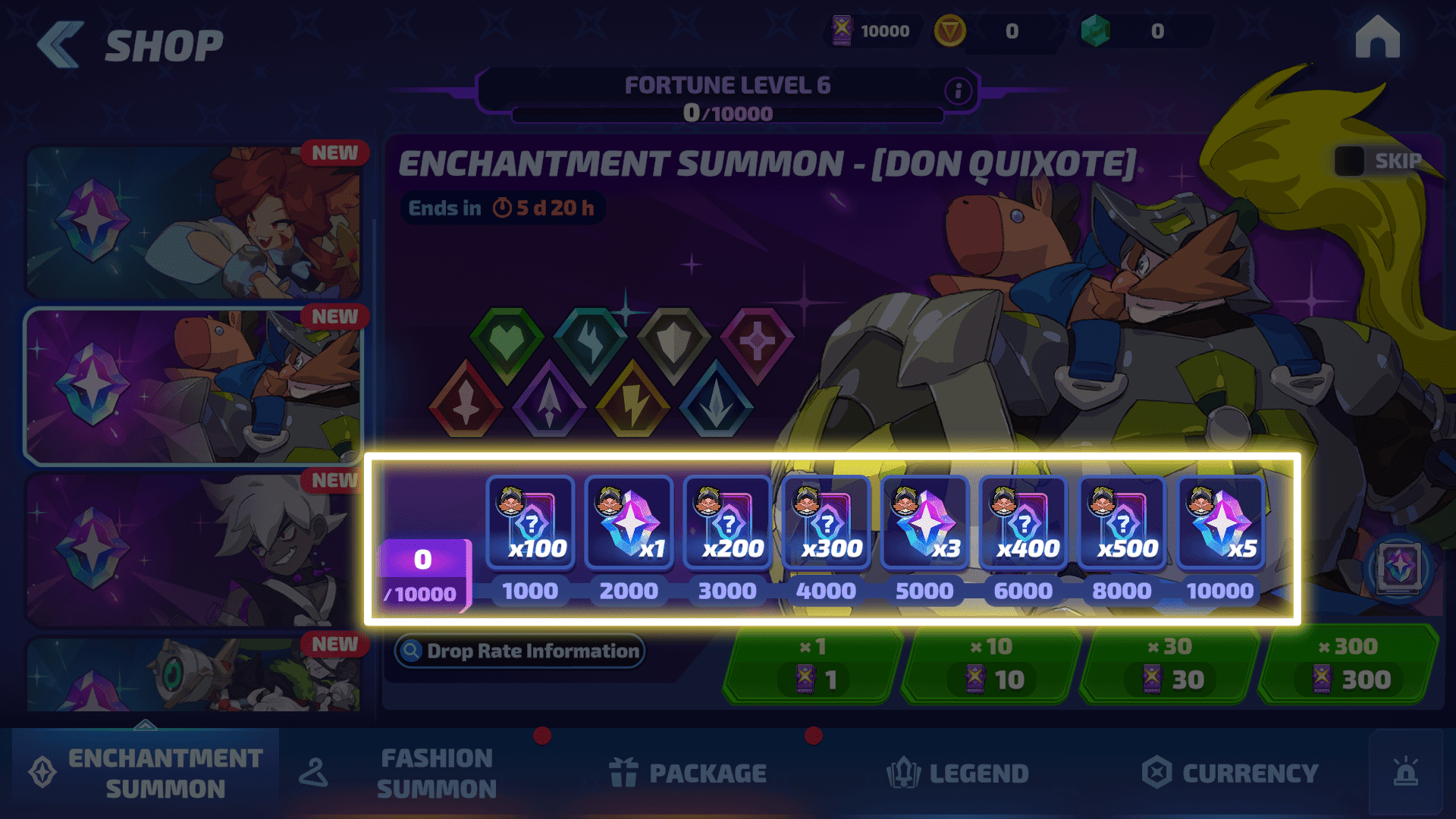Inspect the x5 crystal reward at 10000
This screenshot has height=819, width=1456.
coord(1220,522)
